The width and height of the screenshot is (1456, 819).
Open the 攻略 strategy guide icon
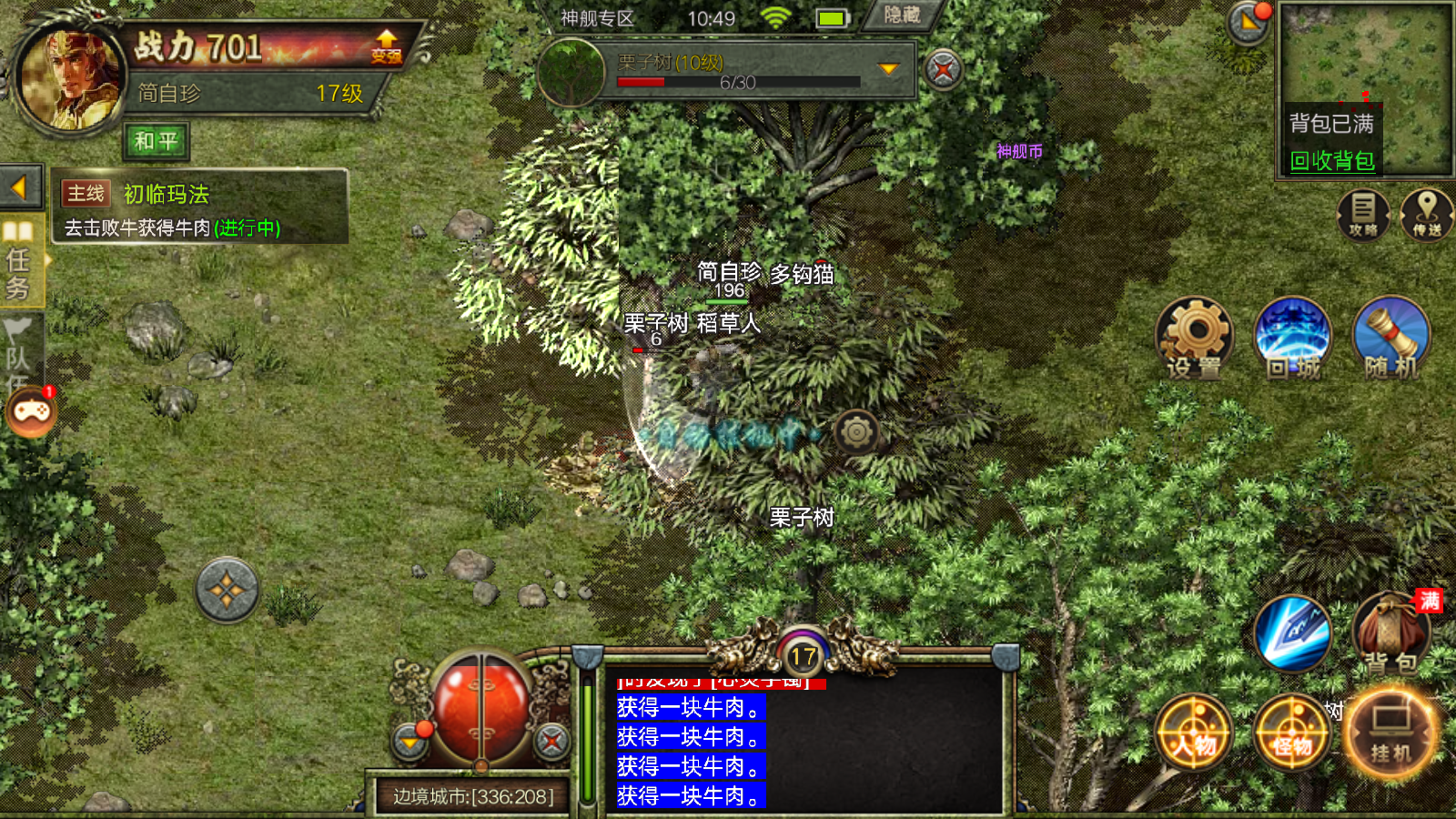click(x=1362, y=216)
